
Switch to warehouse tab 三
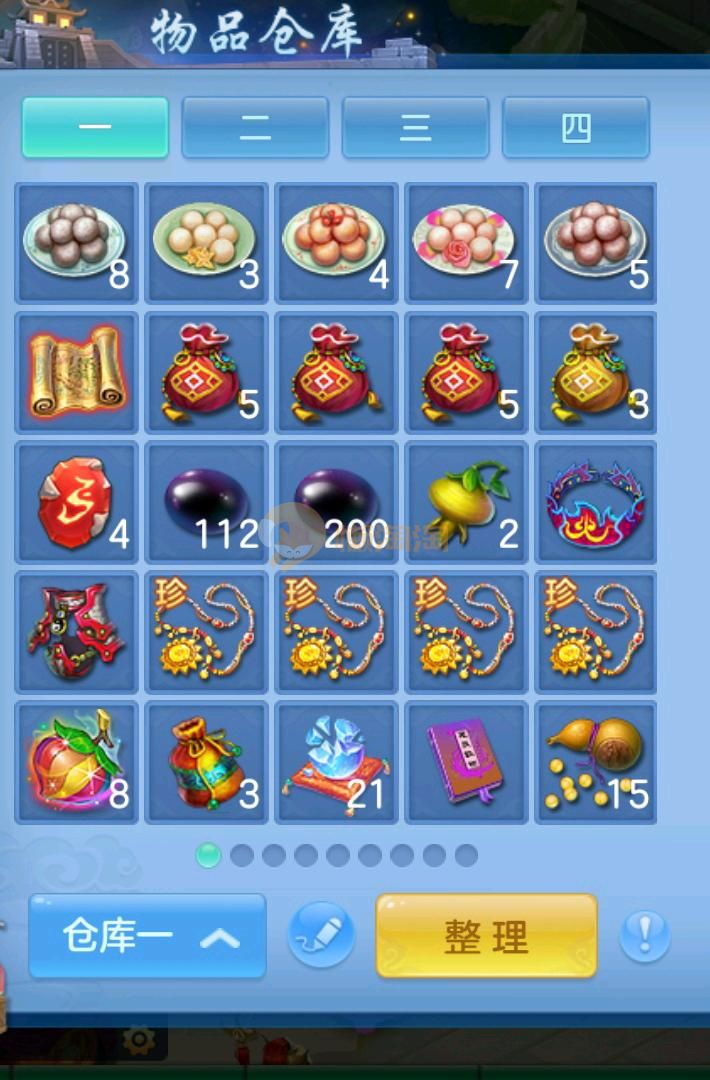coord(415,127)
